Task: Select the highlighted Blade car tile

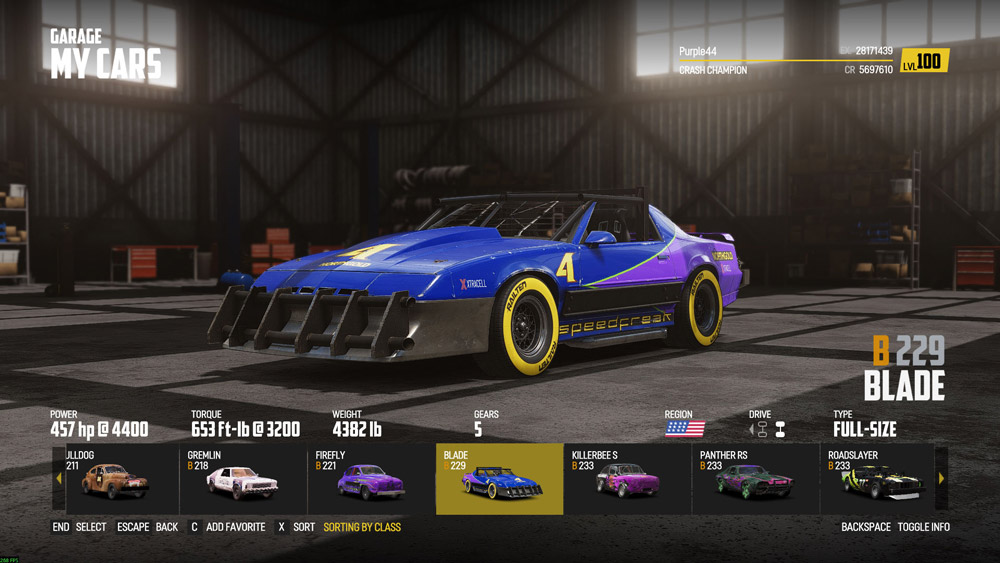Action: coord(500,480)
